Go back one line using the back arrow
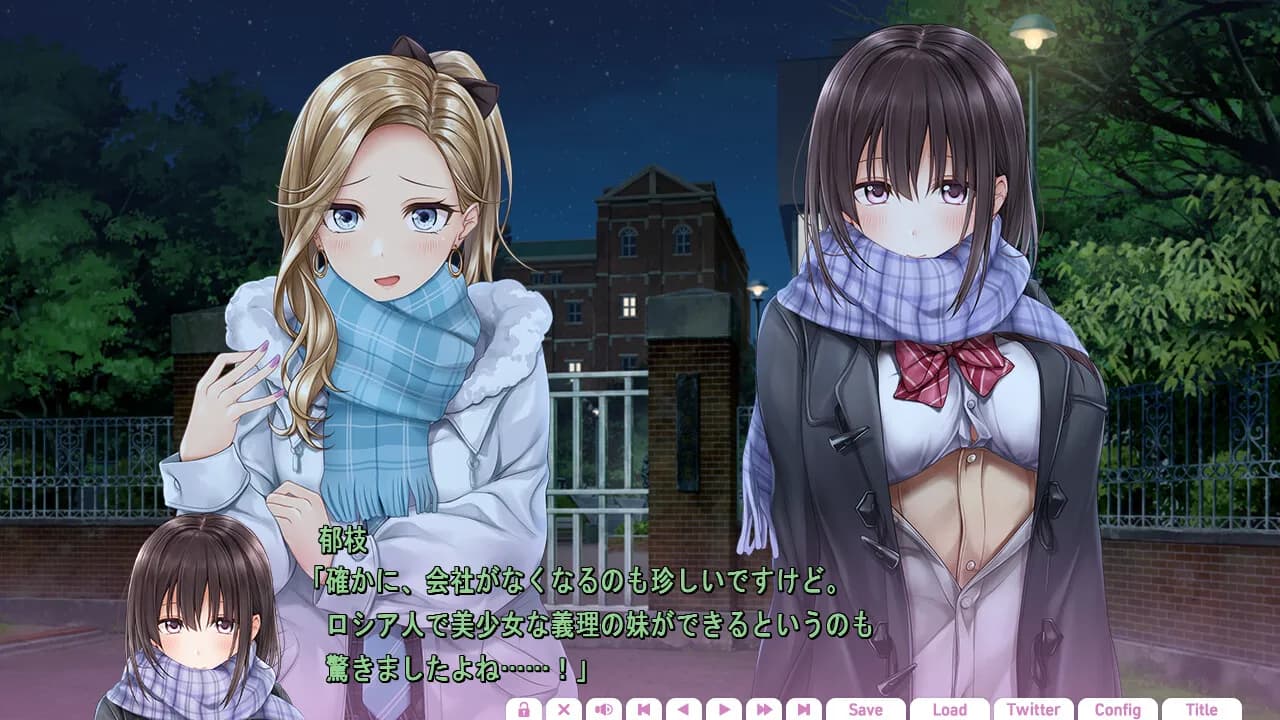The height and width of the screenshot is (720, 1280). pyautogui.click(x=685, y=710)
